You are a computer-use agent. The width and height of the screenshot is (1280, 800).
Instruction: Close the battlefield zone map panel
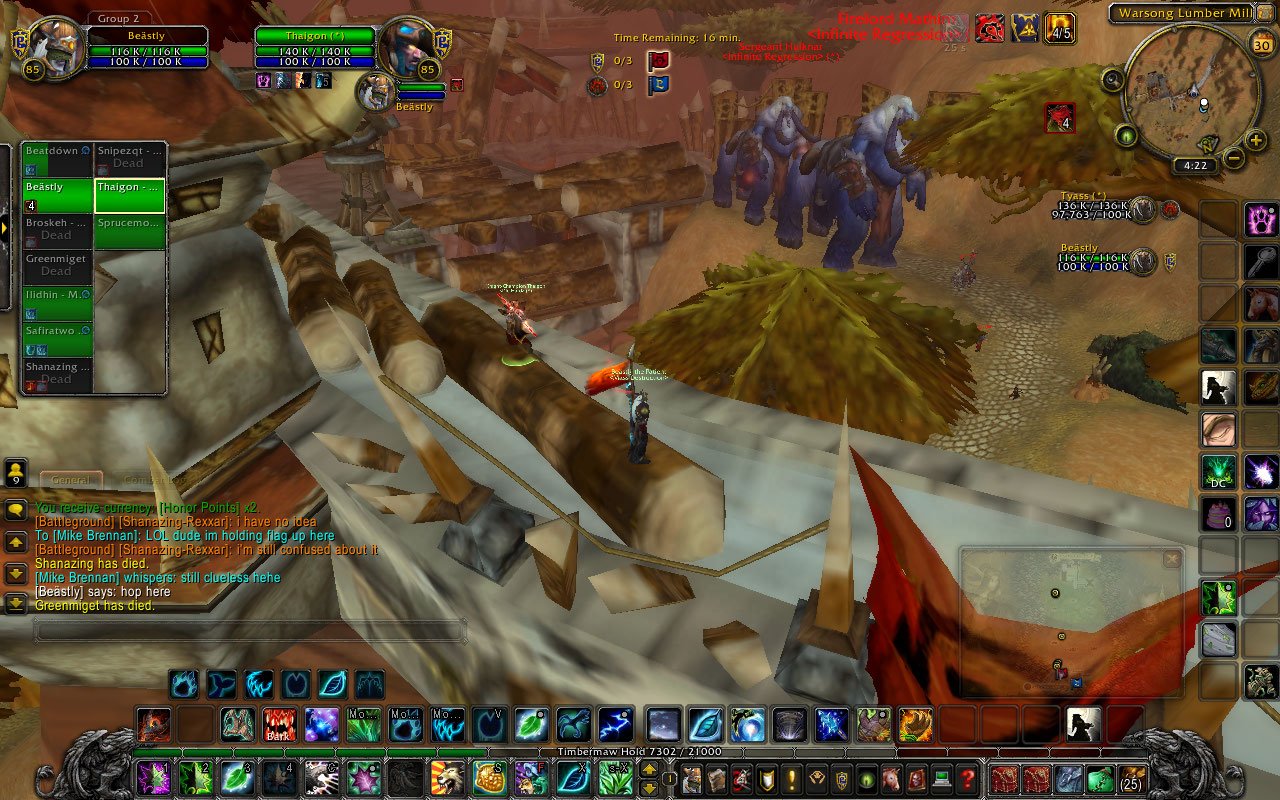pyautogui.click(x=1171, y=560)
